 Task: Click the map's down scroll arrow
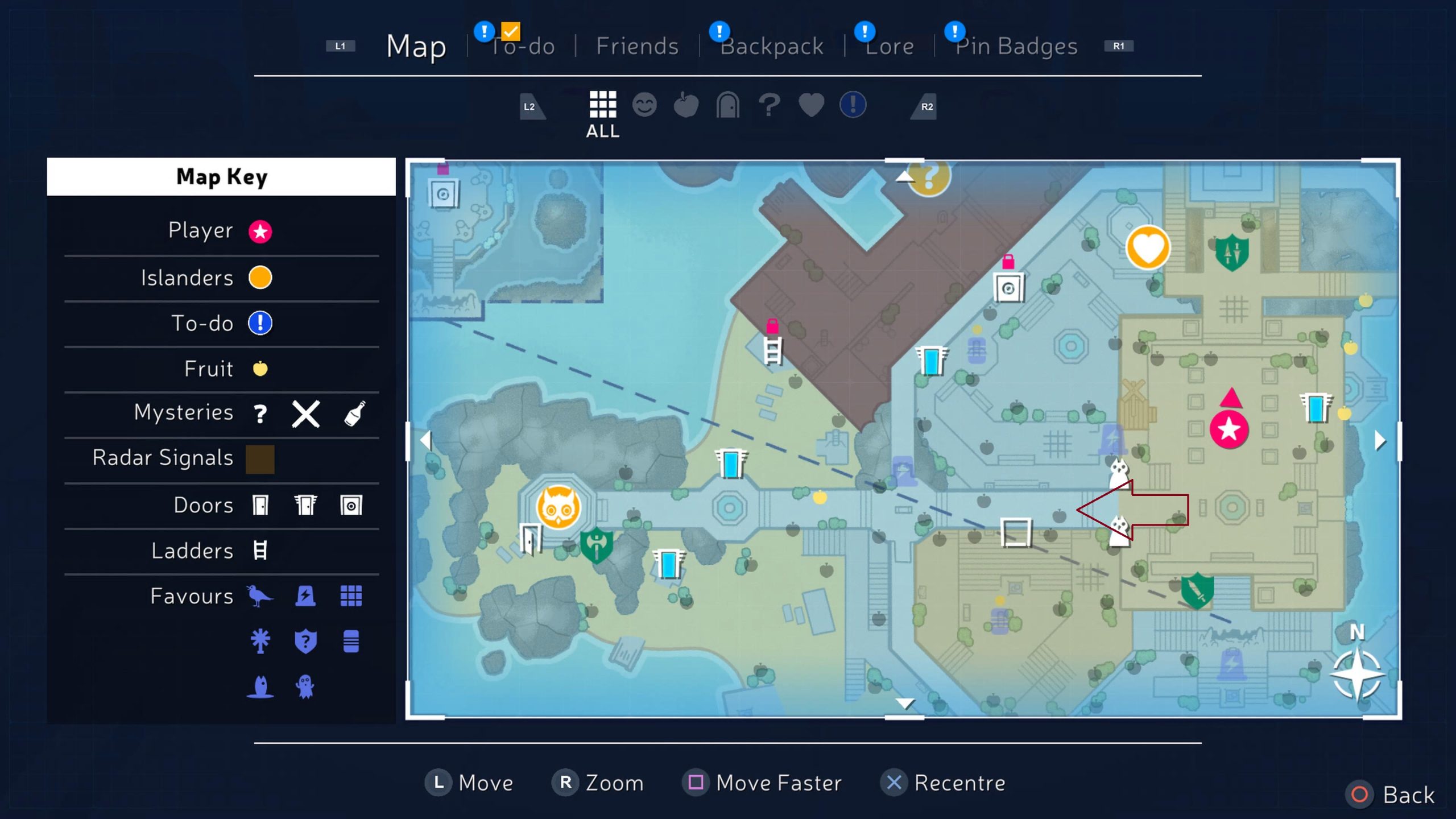click(x=904, y=704)
